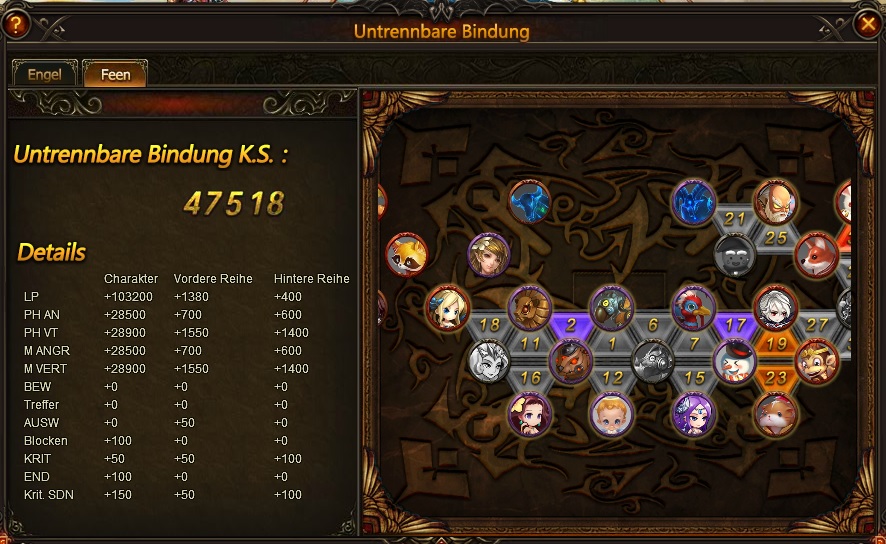Select the purple-haired fairy girl portrait
Viewport: 886px width, 544px height.
pyautogui.click(x=694, y=414)
